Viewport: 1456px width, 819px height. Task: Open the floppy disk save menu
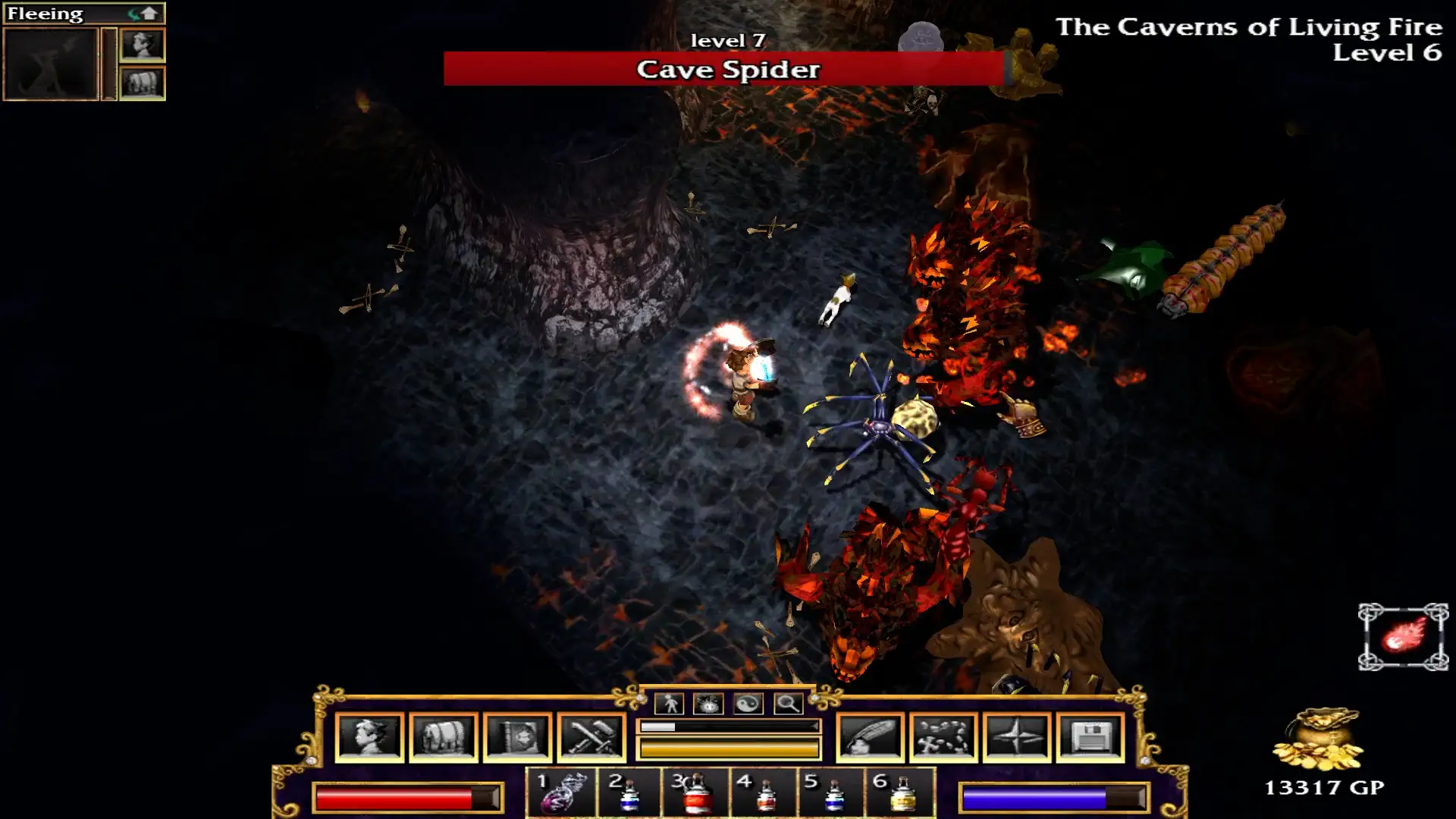pos(1090,737)
